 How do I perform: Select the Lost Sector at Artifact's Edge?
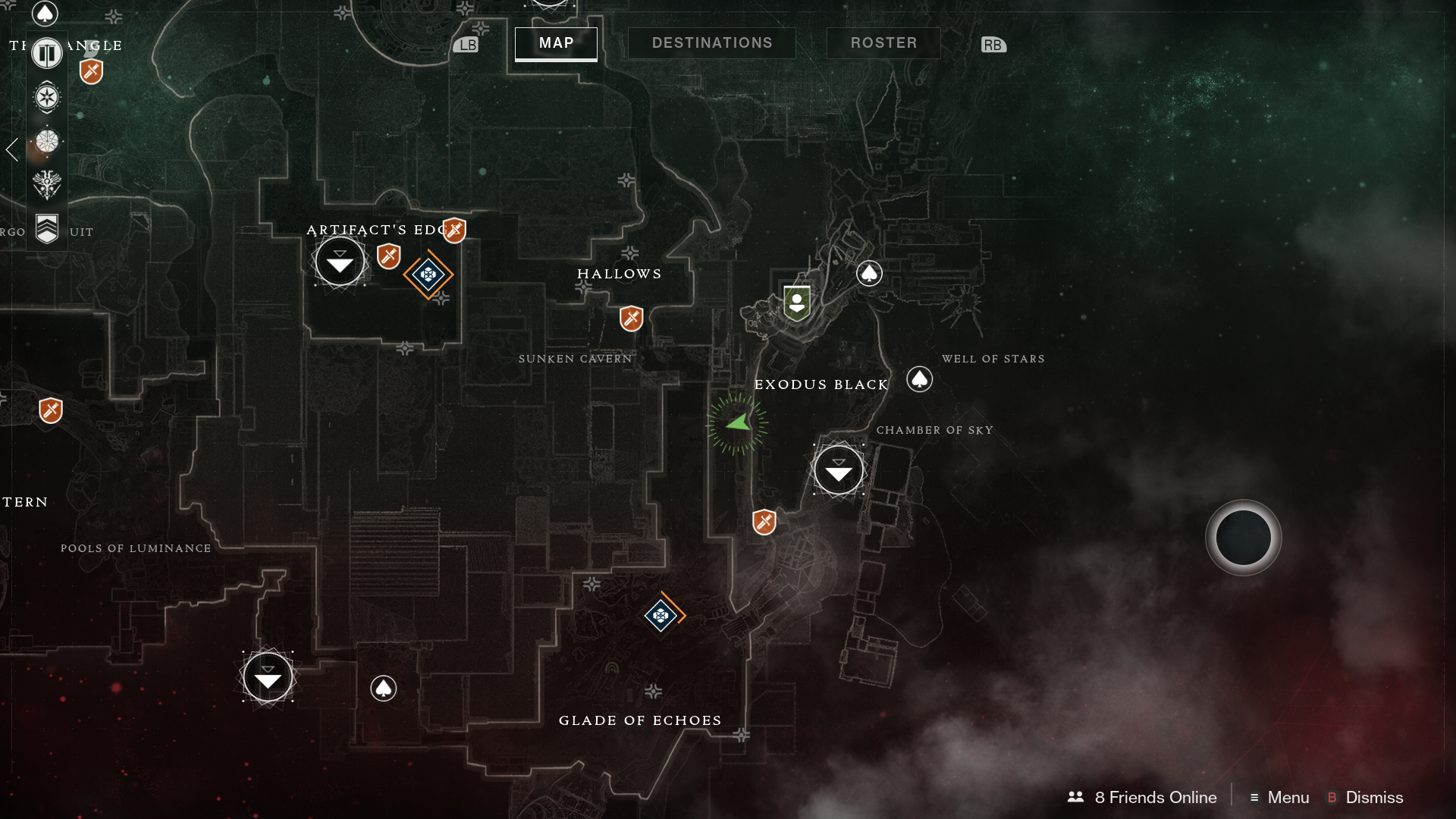click(x=339, y=262)
